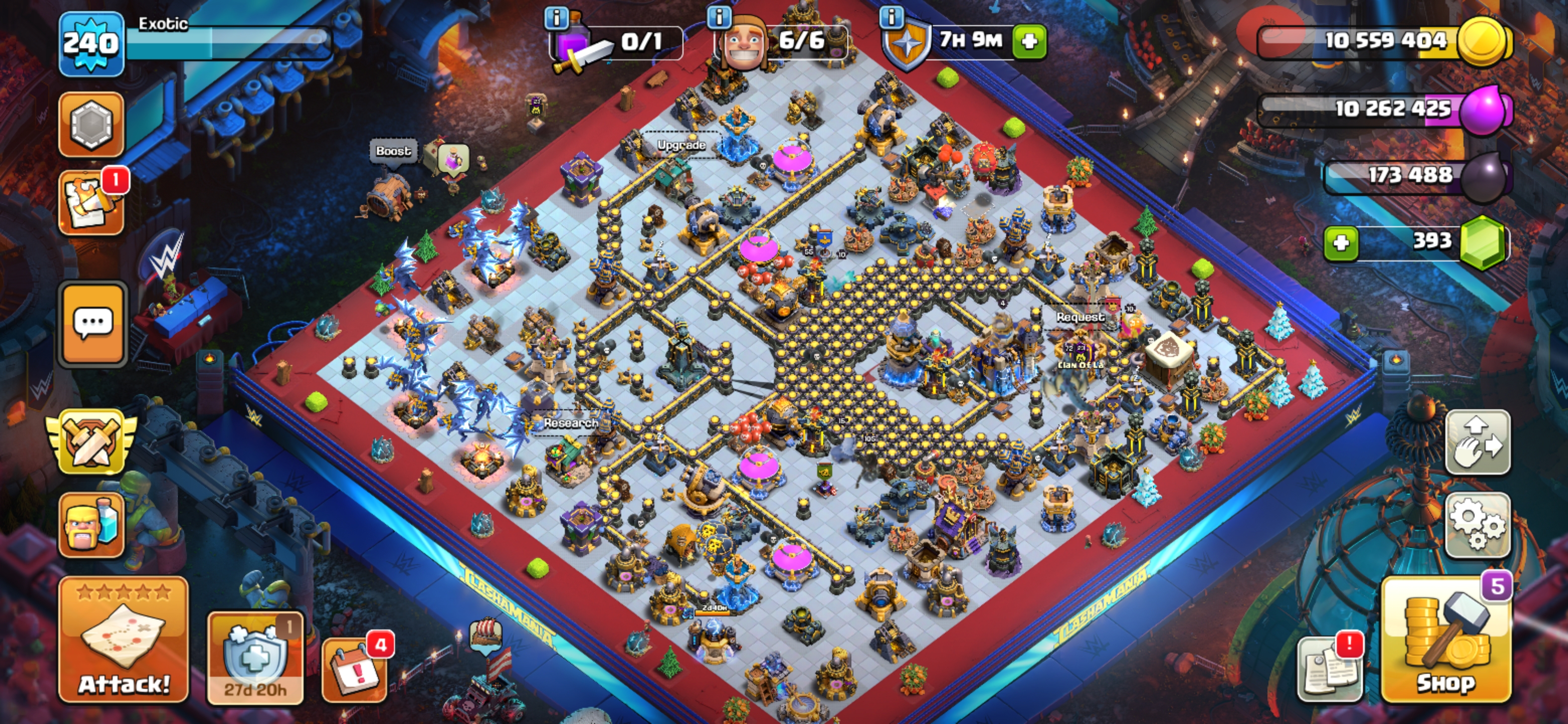This screenshot has width=1568, height=724.
Task: Open the shield boost with 27d 20h timer
Action: click(x=255, y=658)
